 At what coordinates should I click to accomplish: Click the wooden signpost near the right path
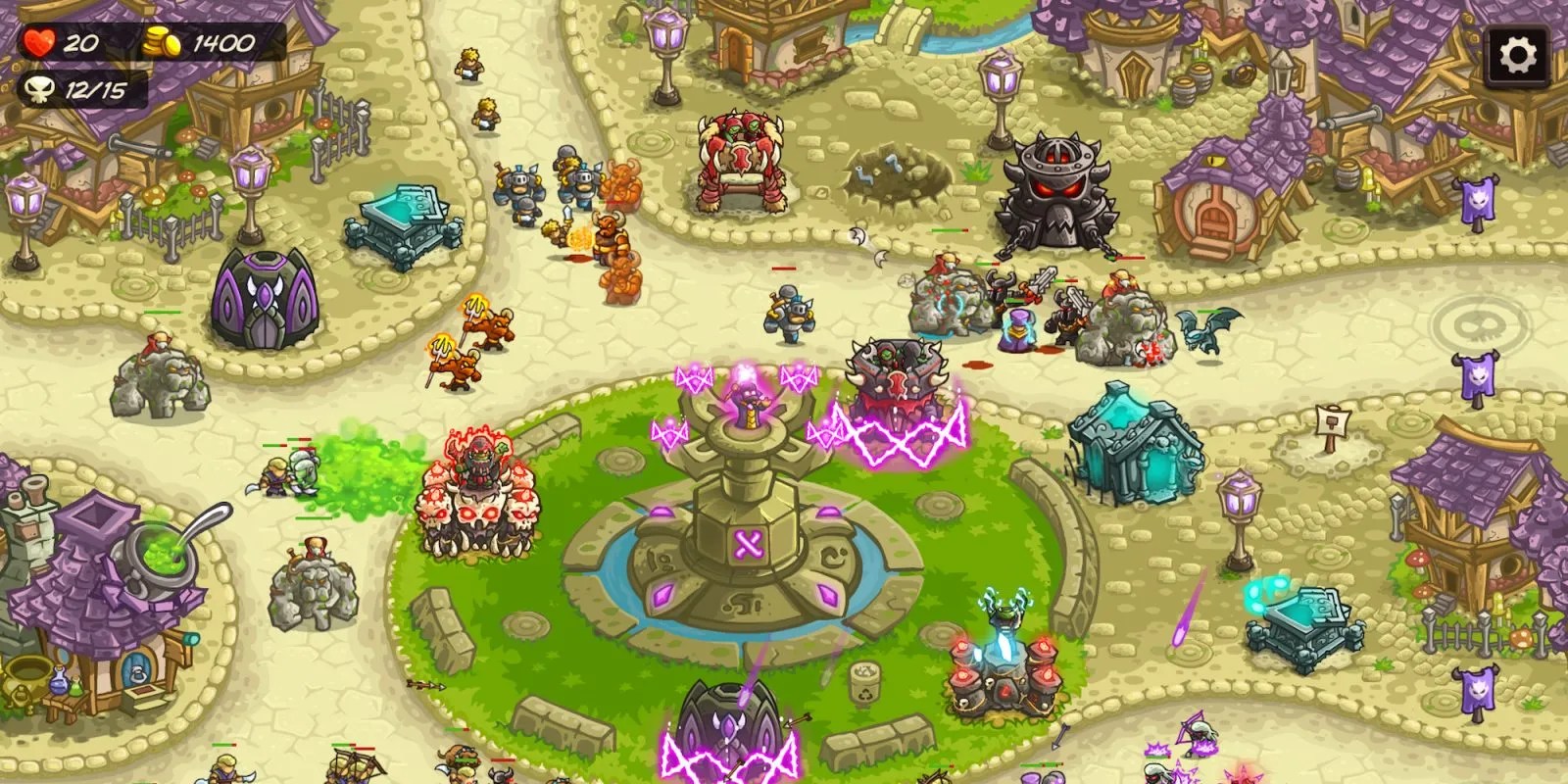click(x=1333, y=421)
